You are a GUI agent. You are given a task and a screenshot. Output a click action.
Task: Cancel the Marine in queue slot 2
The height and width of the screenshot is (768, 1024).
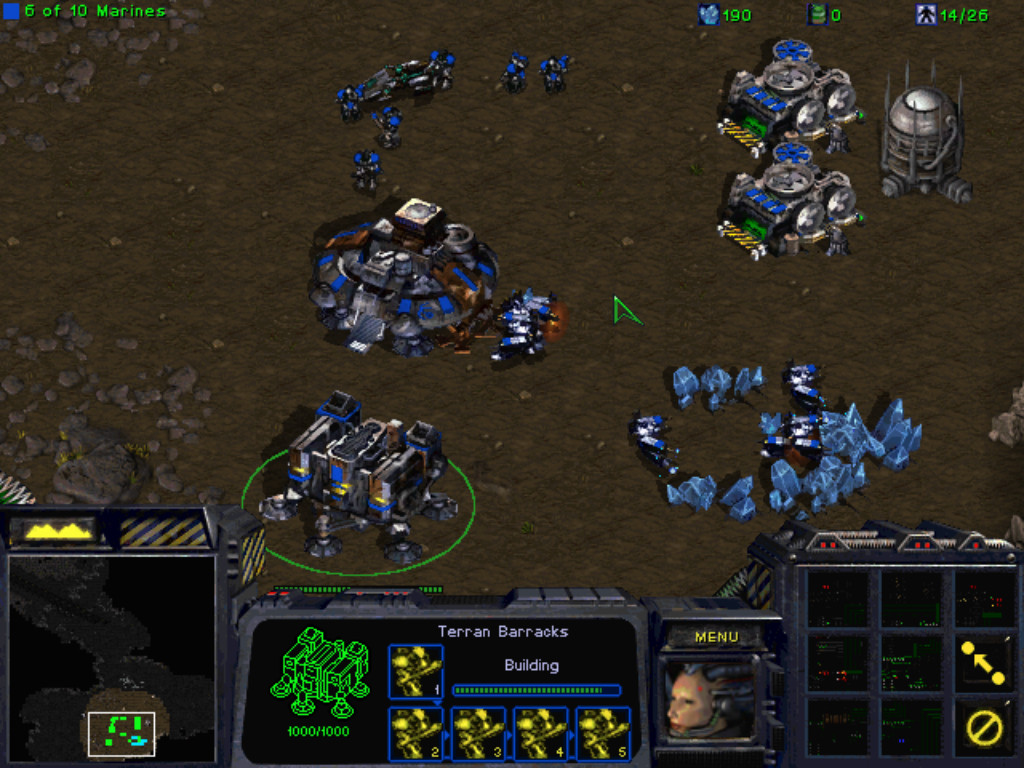tap(415, 733)
